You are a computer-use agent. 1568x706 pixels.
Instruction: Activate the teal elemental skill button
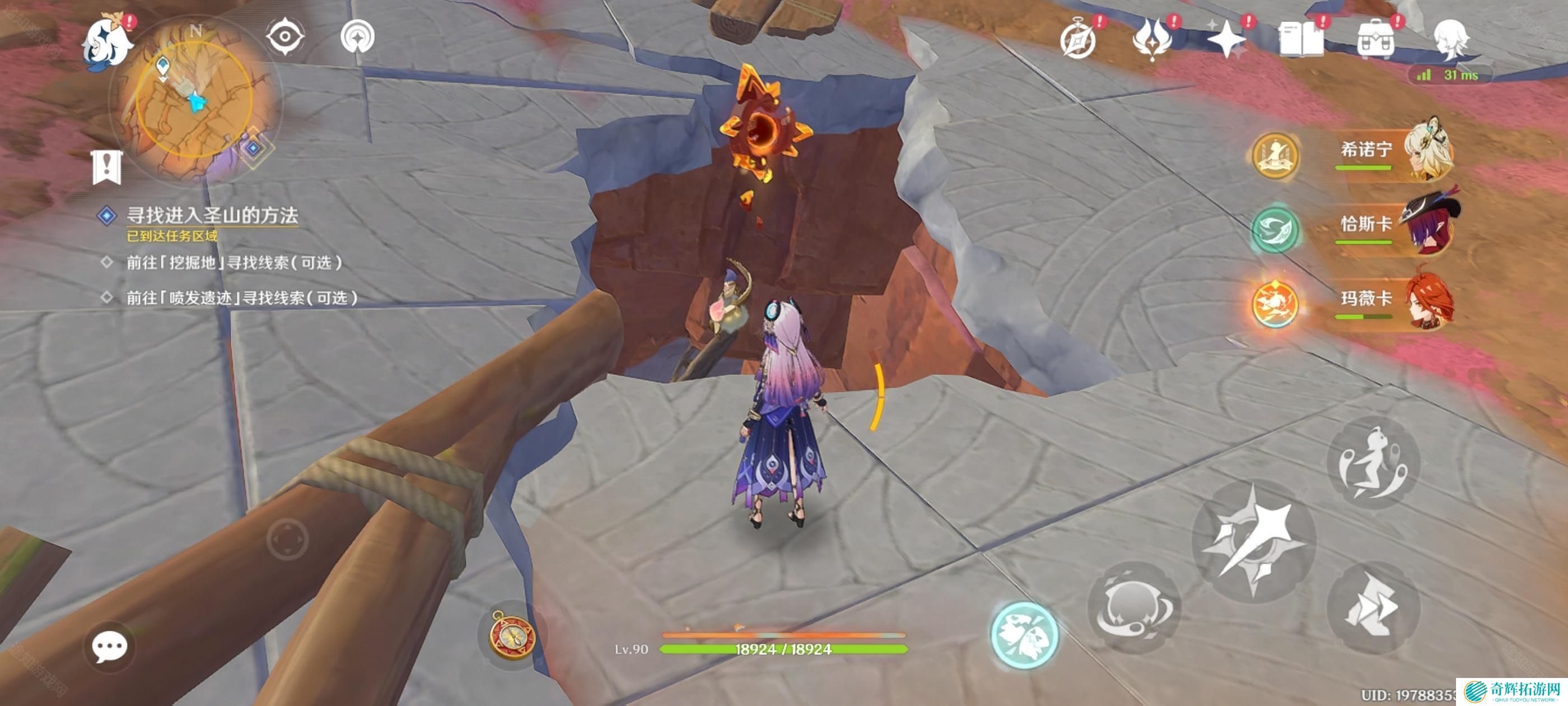tap(1024, 635)
